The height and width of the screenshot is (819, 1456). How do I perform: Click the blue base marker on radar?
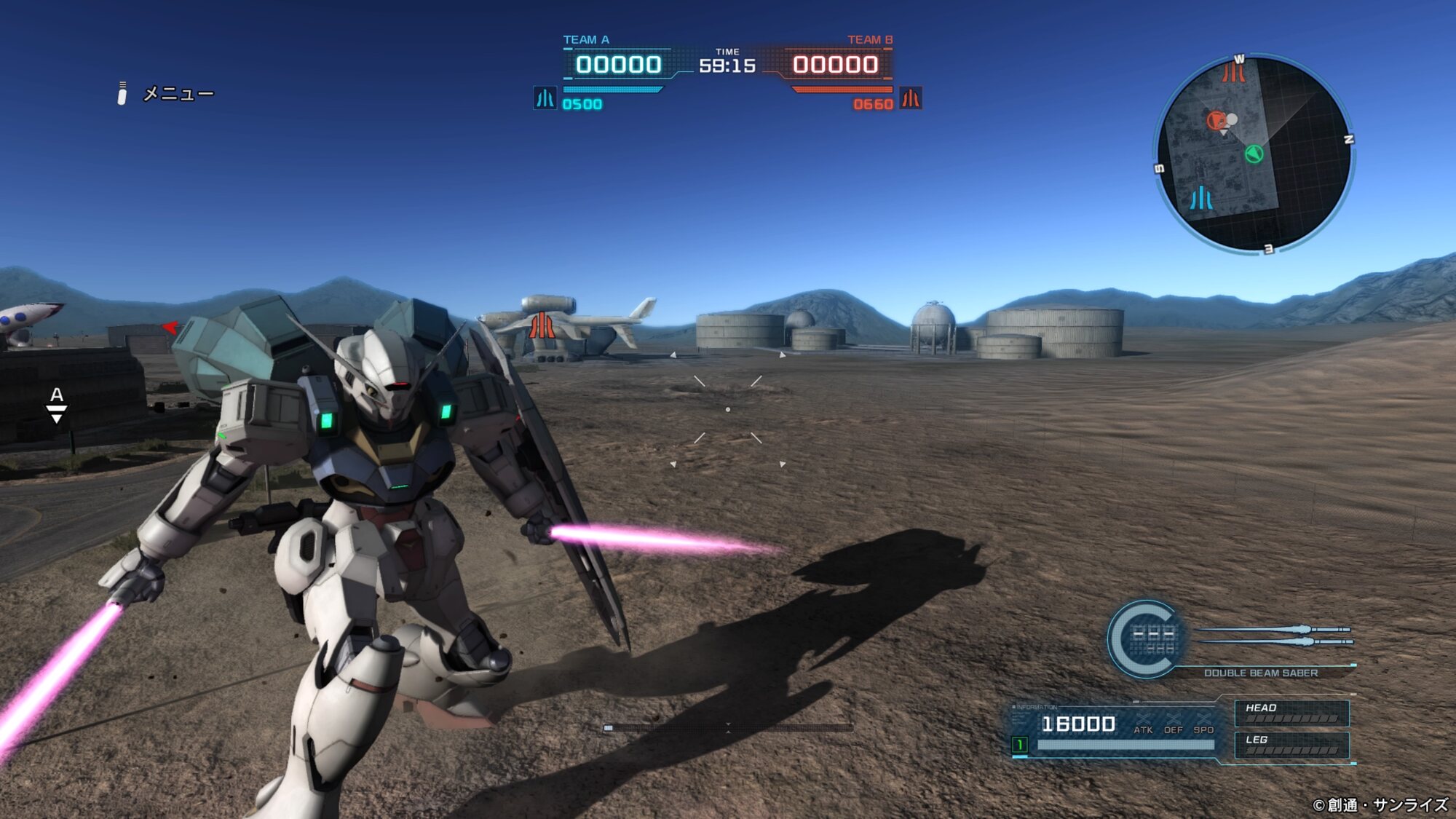(1201, 198)
